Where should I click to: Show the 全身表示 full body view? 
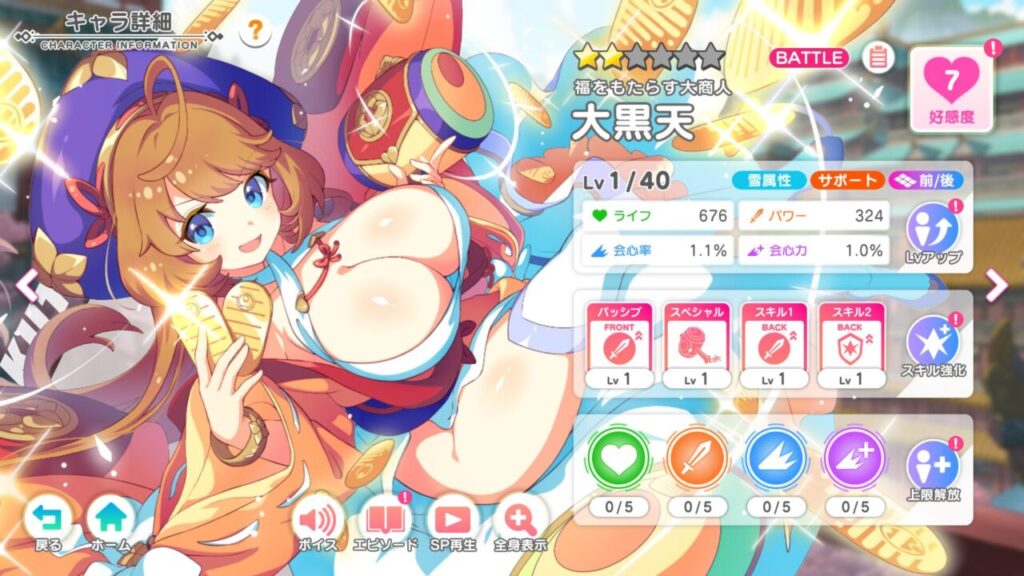(x=520, y=523)
